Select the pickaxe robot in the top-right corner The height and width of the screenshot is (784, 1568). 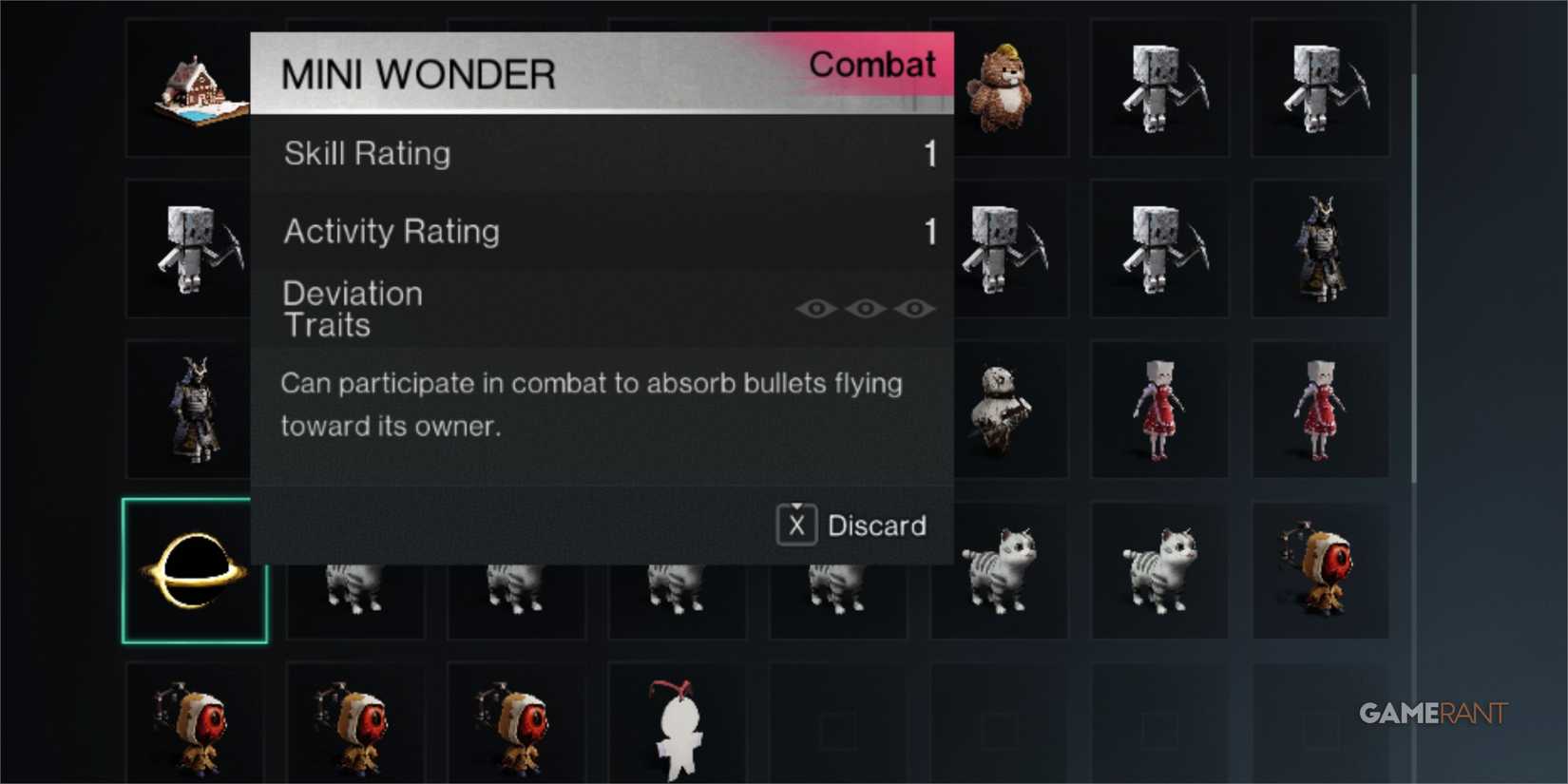pyautogui.click(x=1321, y=90)
